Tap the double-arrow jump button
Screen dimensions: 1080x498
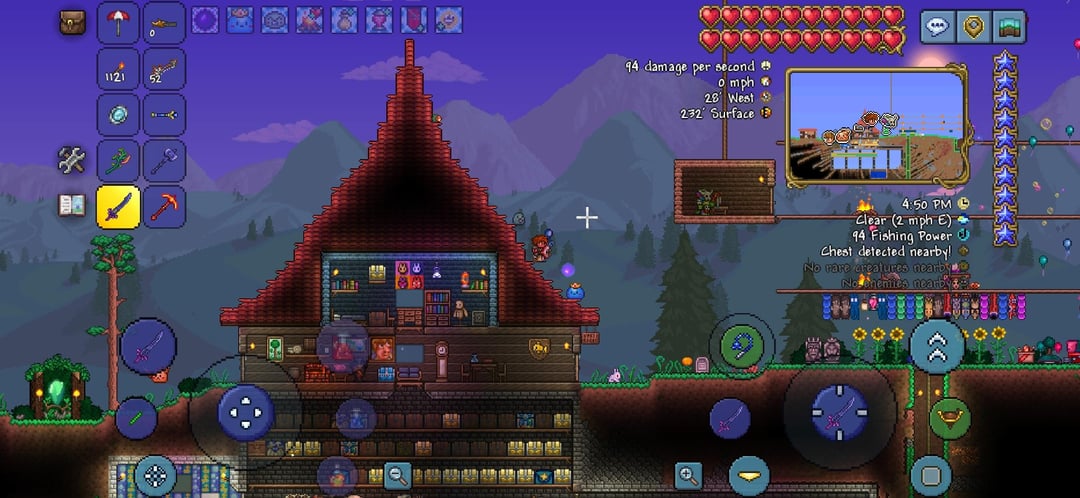(x=937, y=346)
